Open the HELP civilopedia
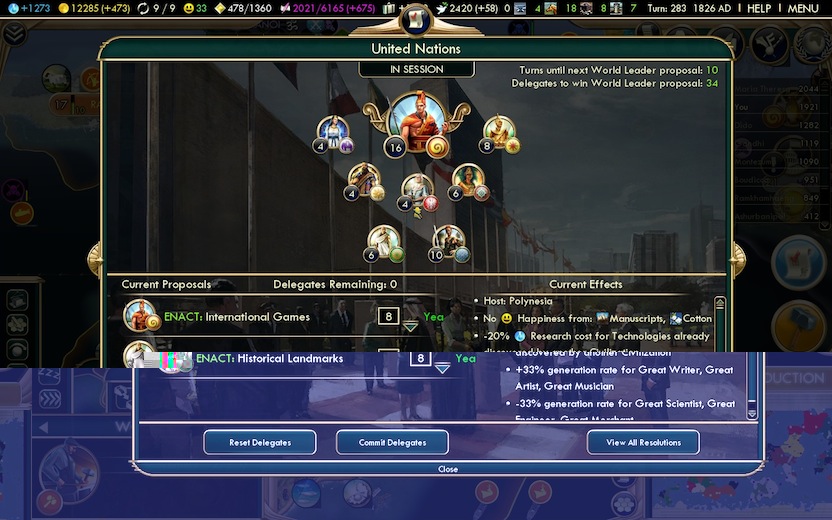832x520 pixels. click(x=759, y=8)
